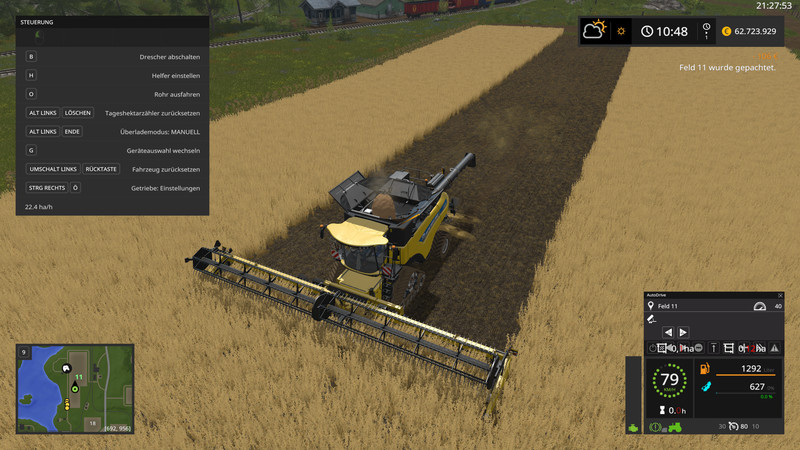Click the weather forecast cloud icon
This screenshot has width=800, height=450.
(595, 30)
